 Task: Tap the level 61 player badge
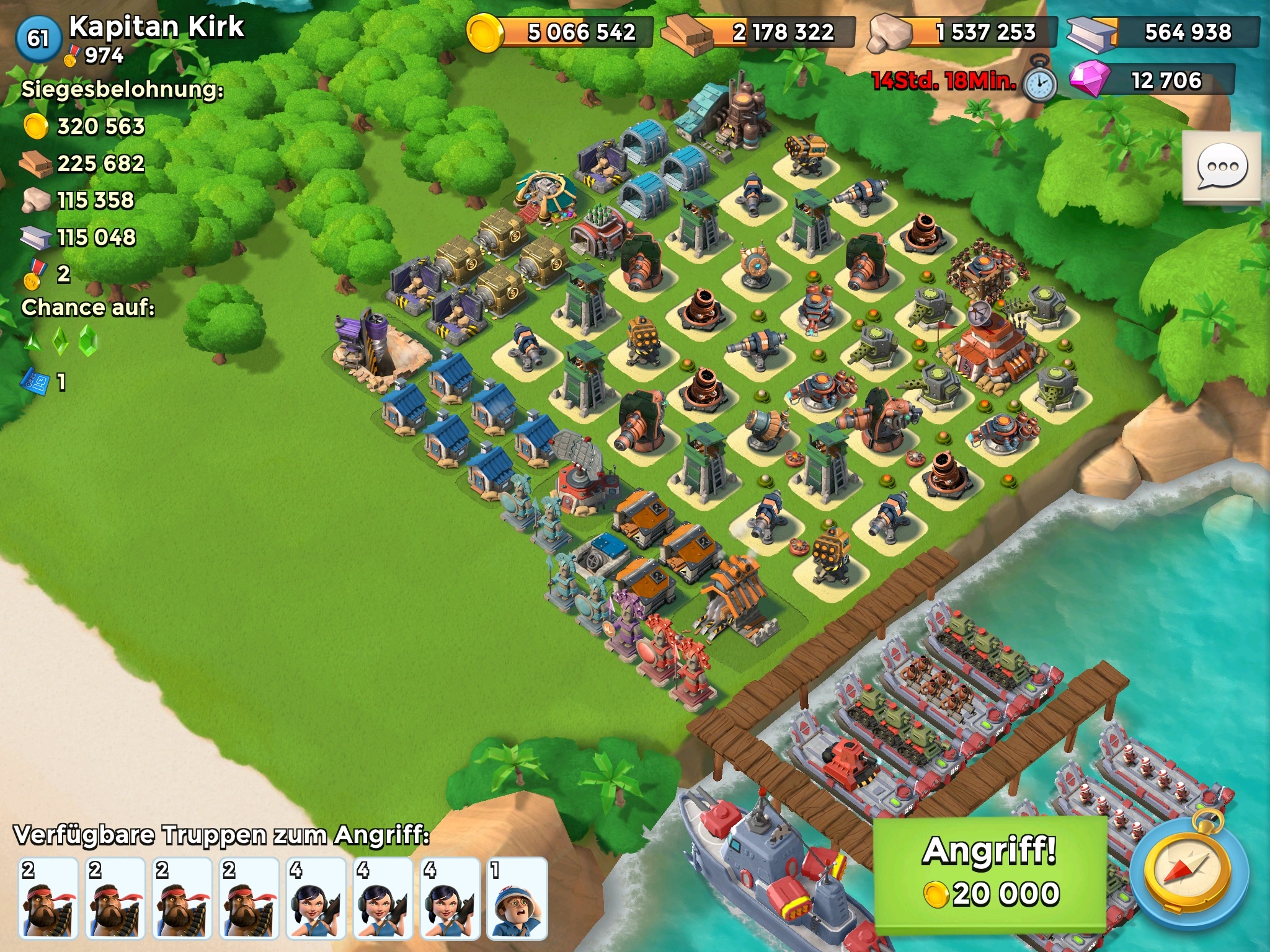[x=38, y=38]
